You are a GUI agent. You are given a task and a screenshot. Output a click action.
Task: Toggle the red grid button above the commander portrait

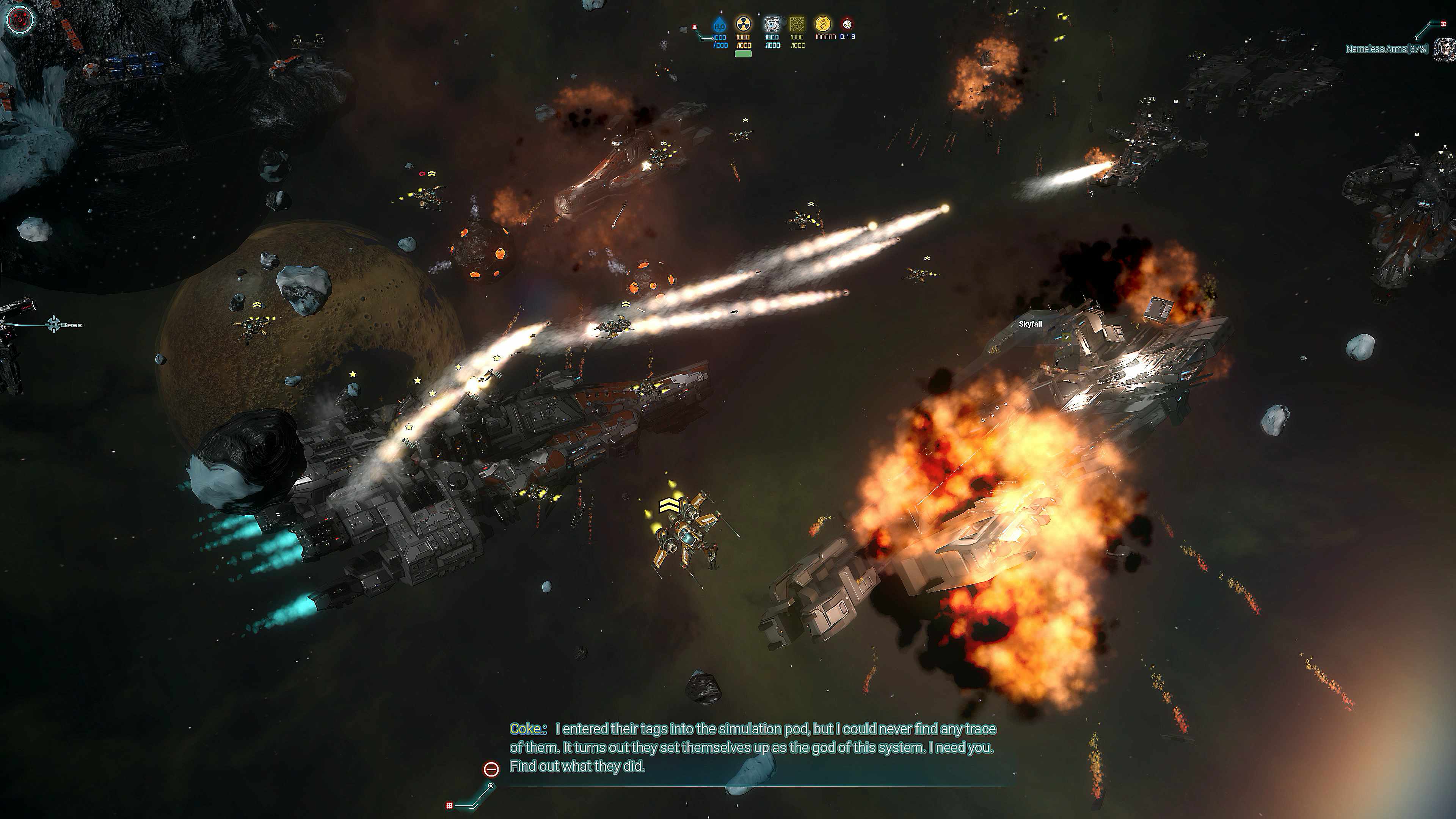click(x=1443, y=24)
